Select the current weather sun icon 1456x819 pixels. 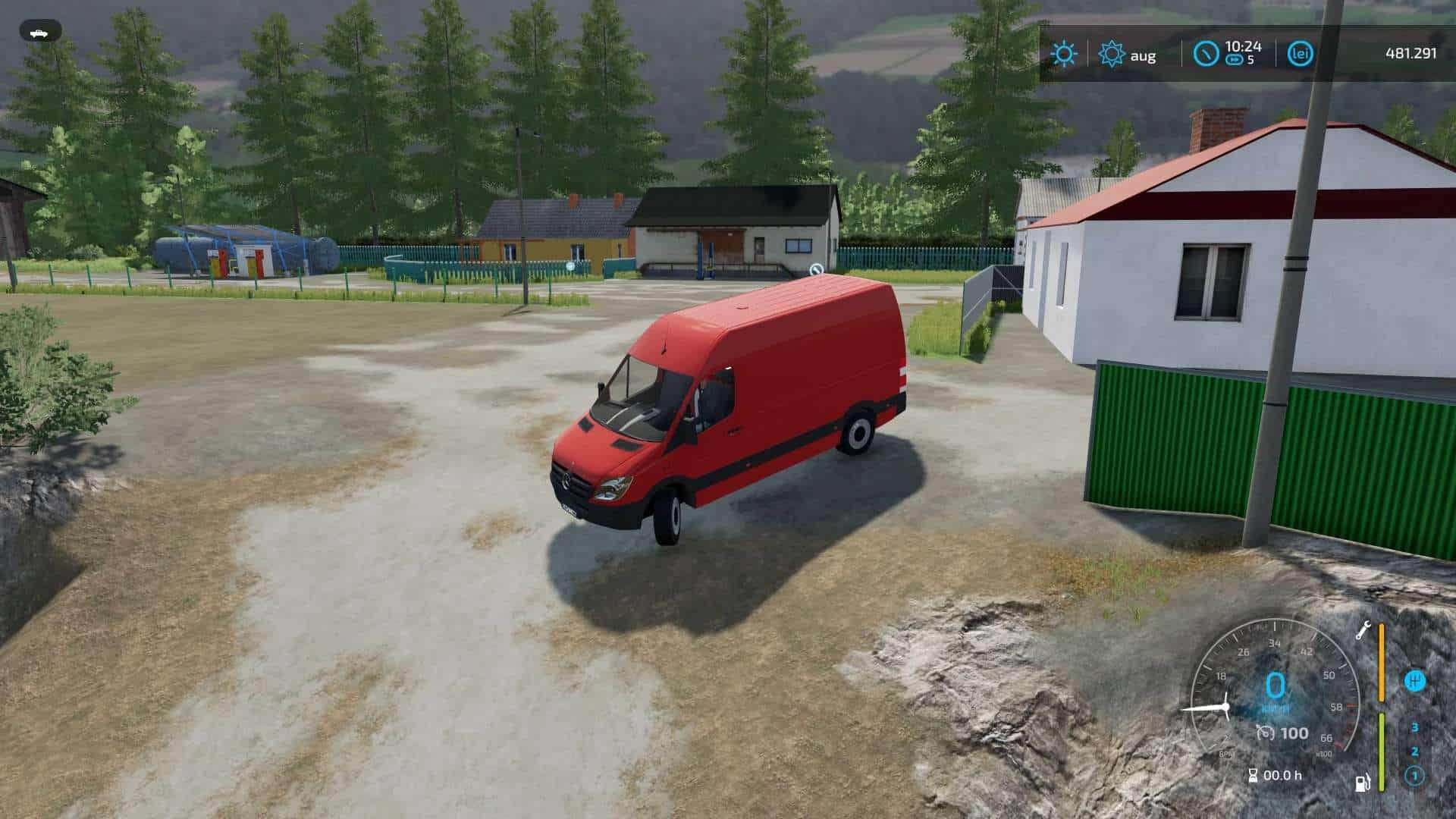pyautogui.click(x=1064, y=52)
